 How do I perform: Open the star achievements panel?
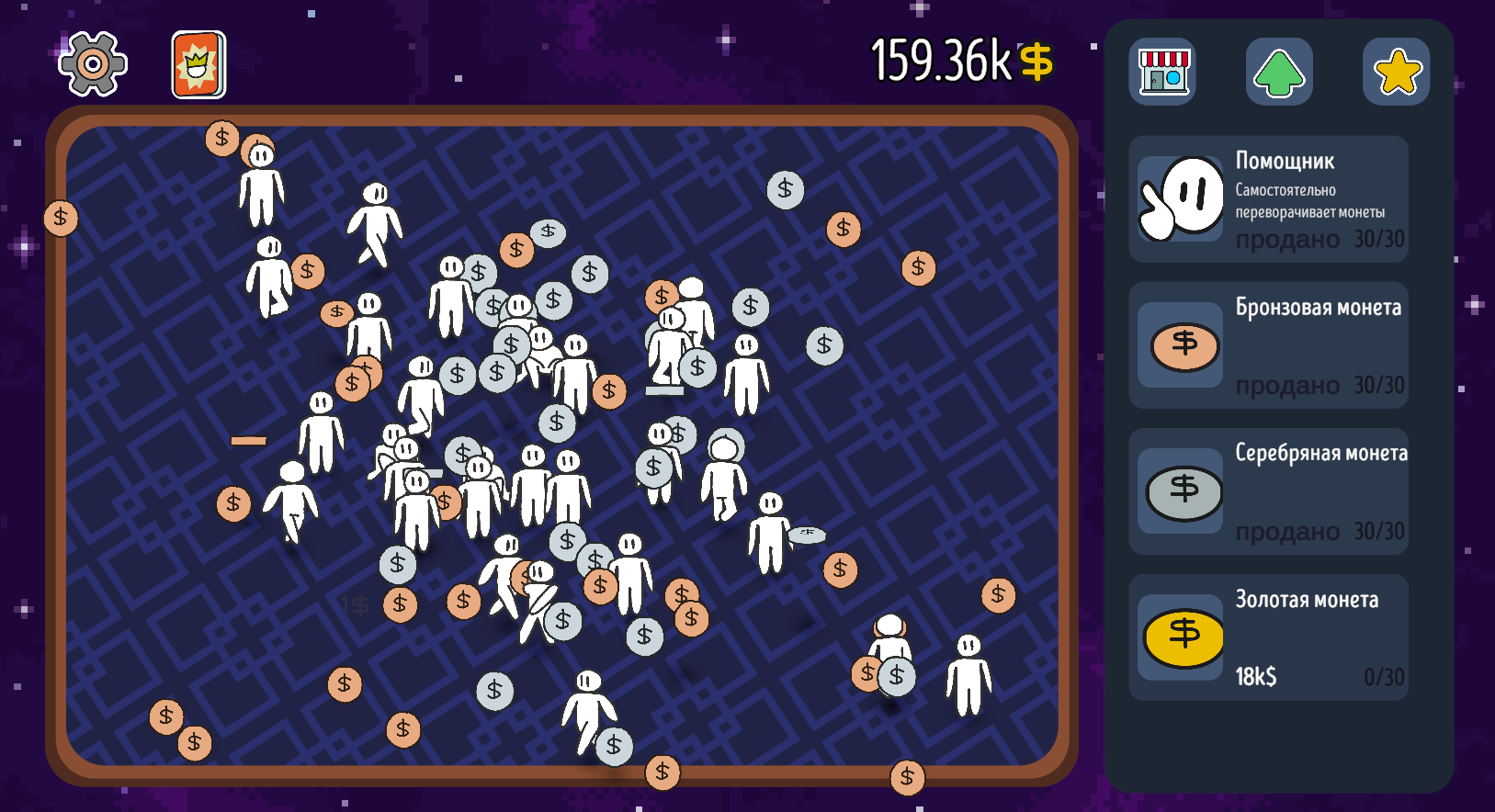[x=1396, y=70]
